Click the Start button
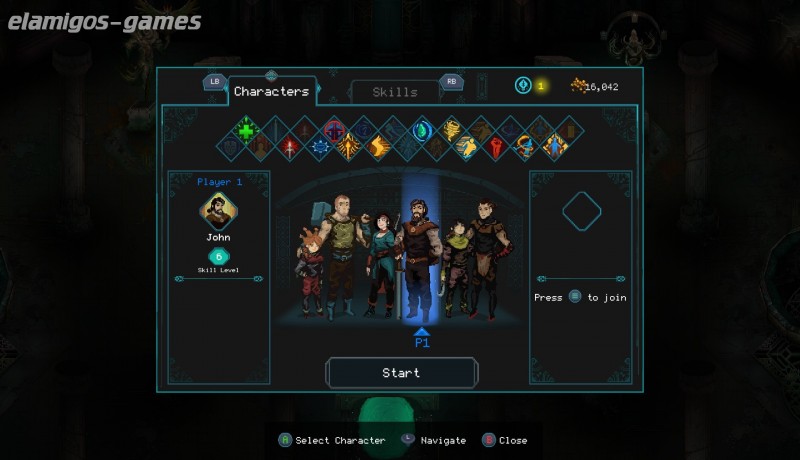 click(x=401, y=373)
